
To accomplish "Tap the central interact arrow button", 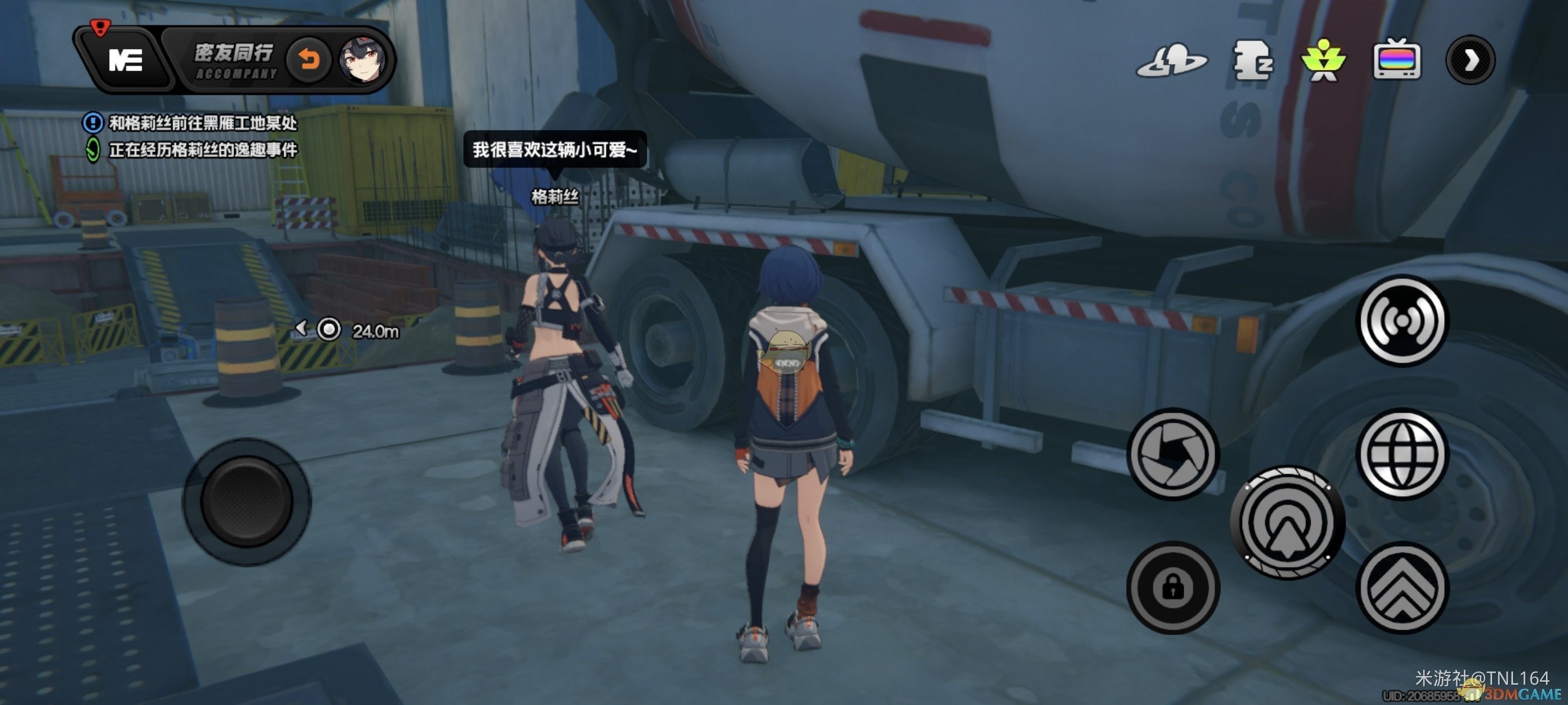I will (x=1287, y=522).
